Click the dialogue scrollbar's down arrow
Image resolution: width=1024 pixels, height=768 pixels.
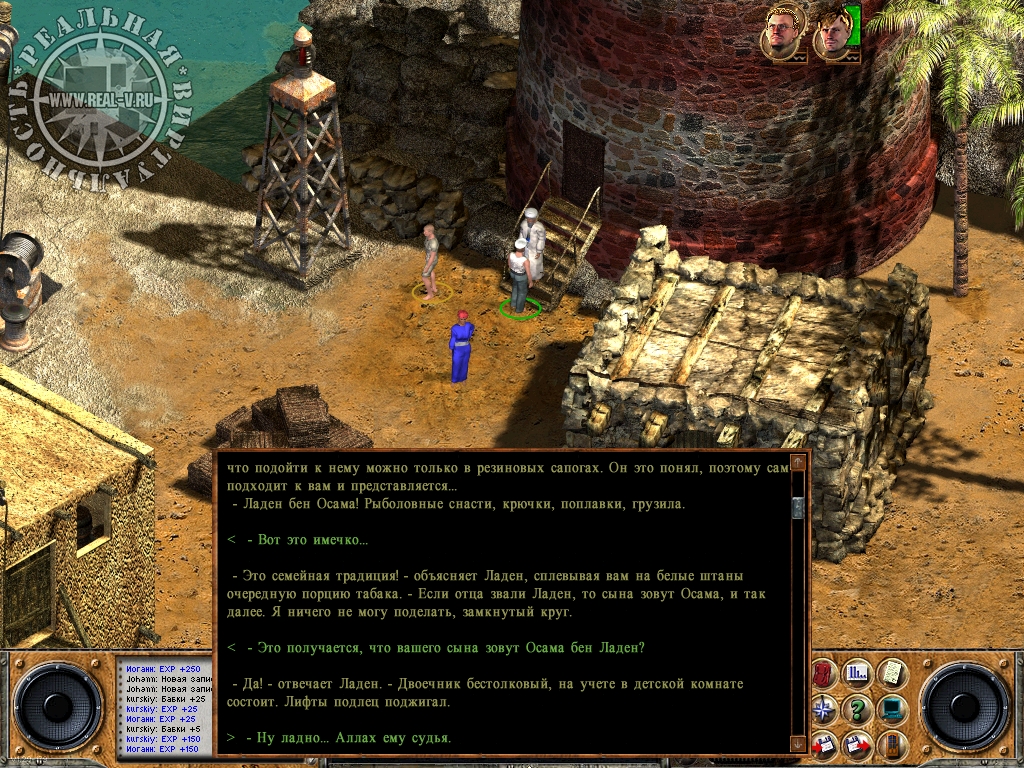click(x=797, y=743)
